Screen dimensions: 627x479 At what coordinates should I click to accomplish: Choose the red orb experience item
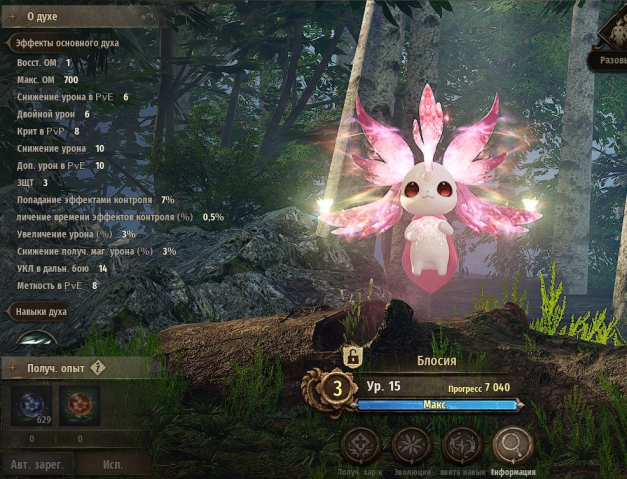78,407
